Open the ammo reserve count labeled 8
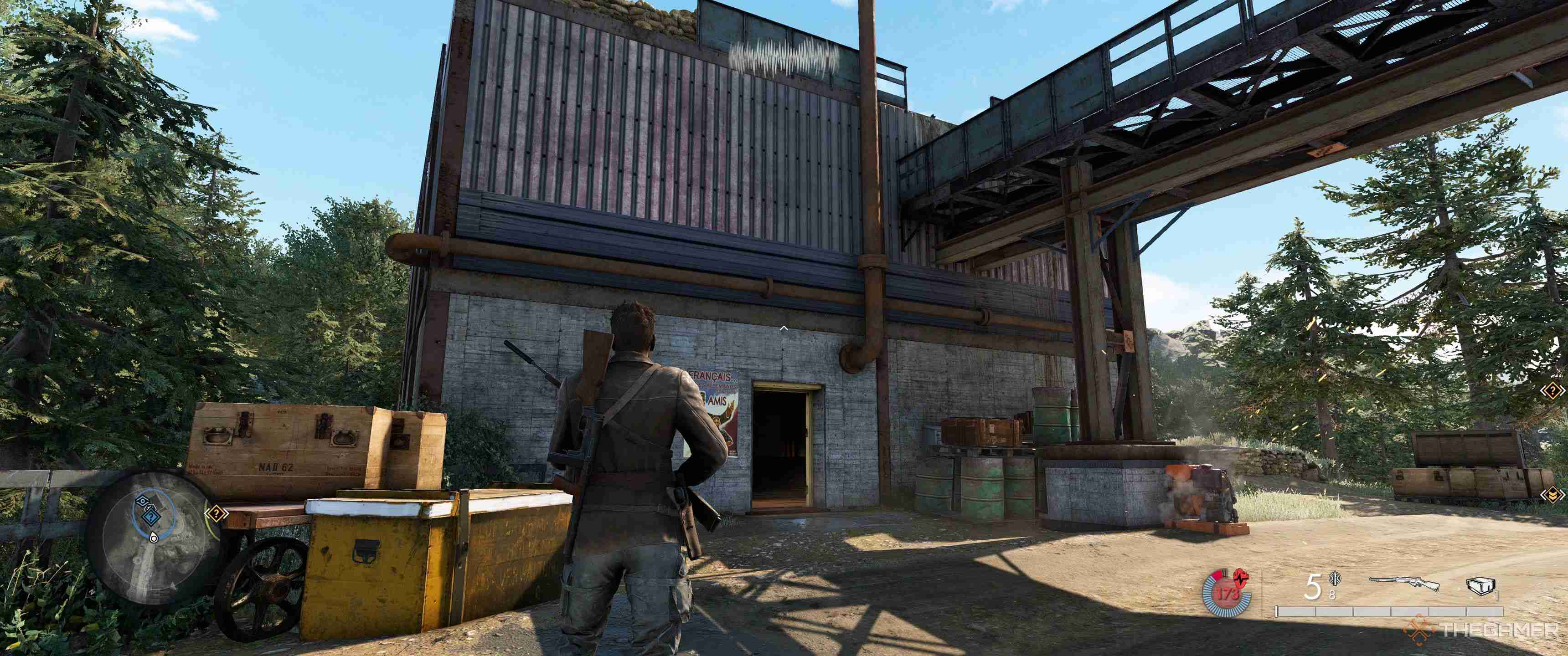1568x656 pixels. 1333,594
